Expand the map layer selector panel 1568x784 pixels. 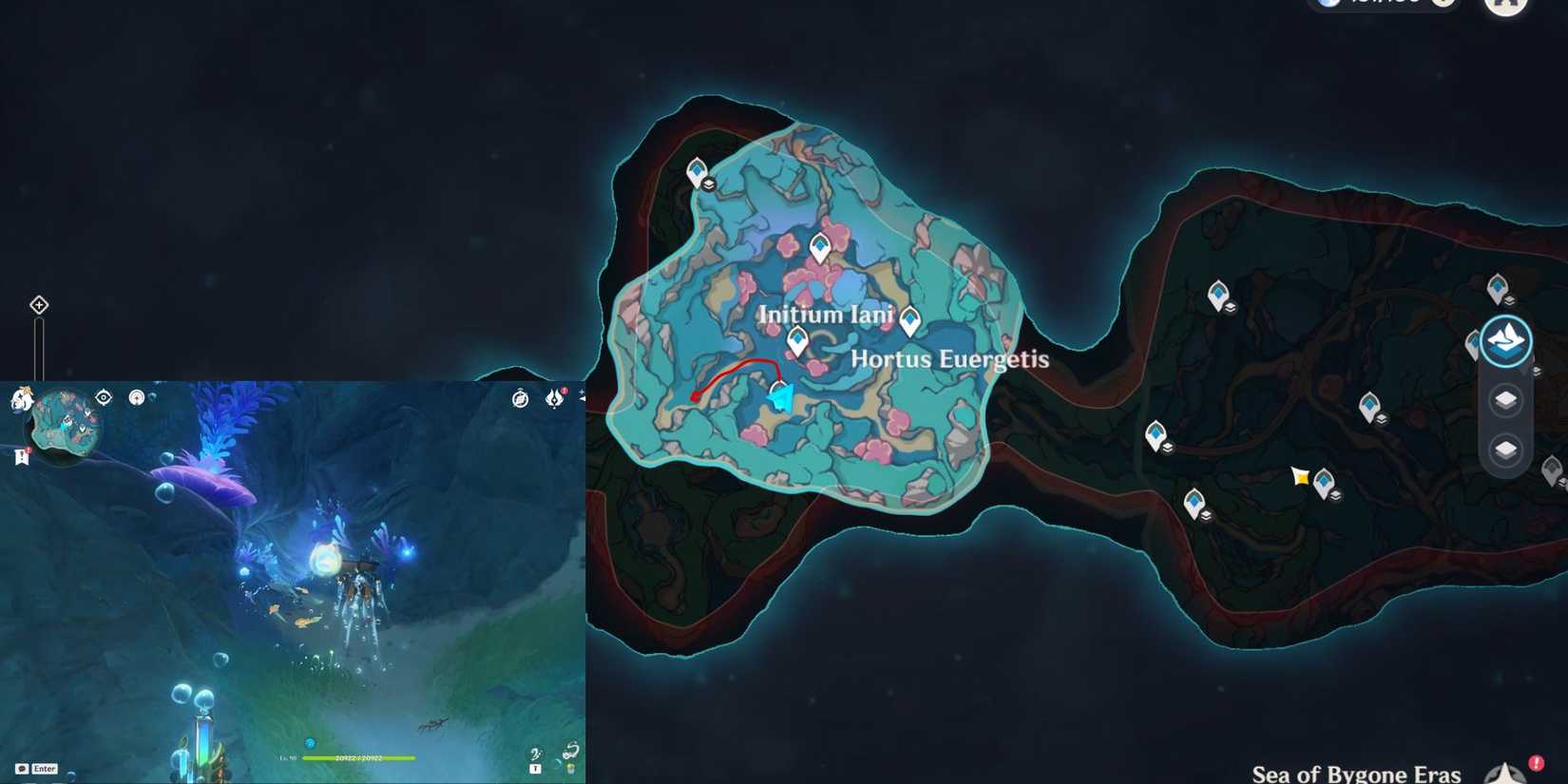point(1507,339)
